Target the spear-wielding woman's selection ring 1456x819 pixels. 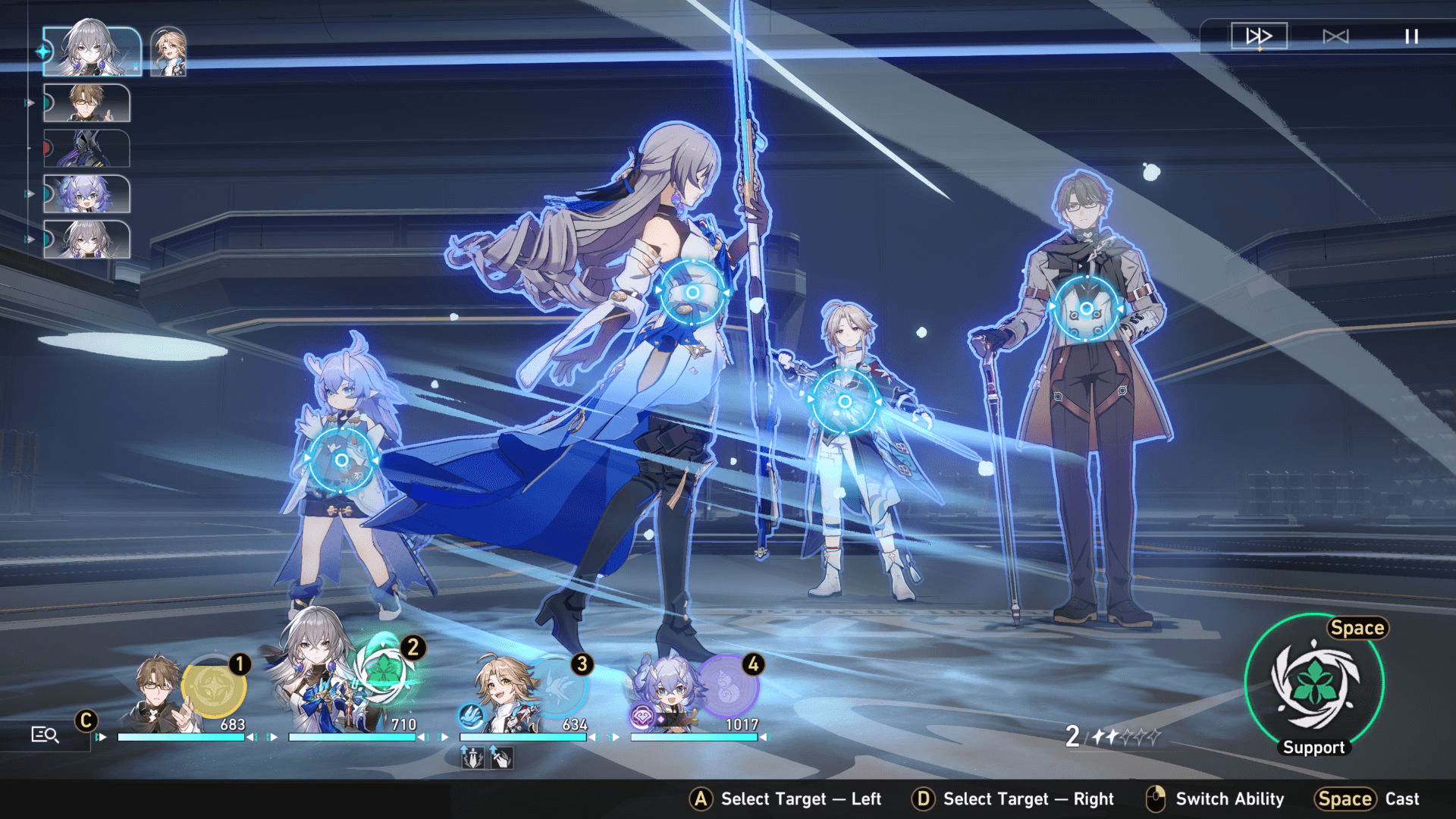[692, 292]
